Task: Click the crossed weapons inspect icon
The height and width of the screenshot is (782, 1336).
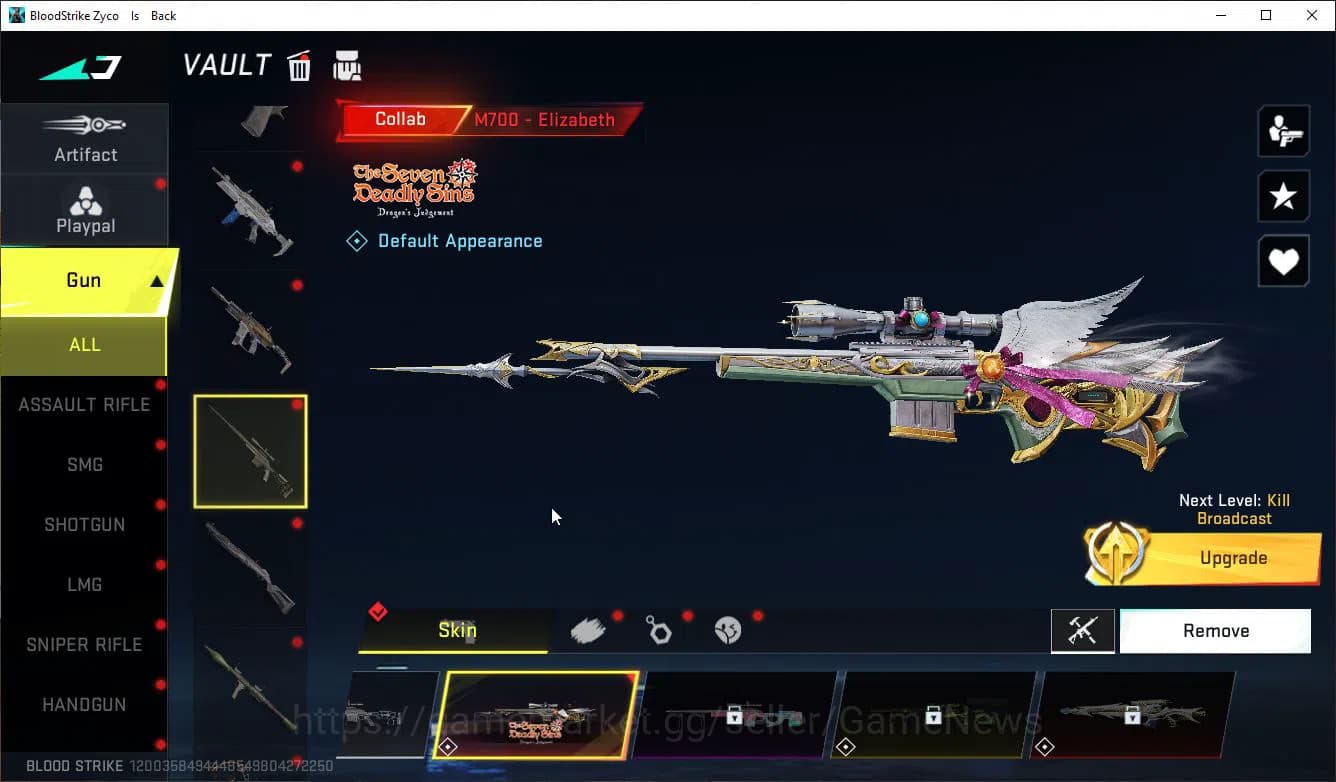Action: point(1083,631)
